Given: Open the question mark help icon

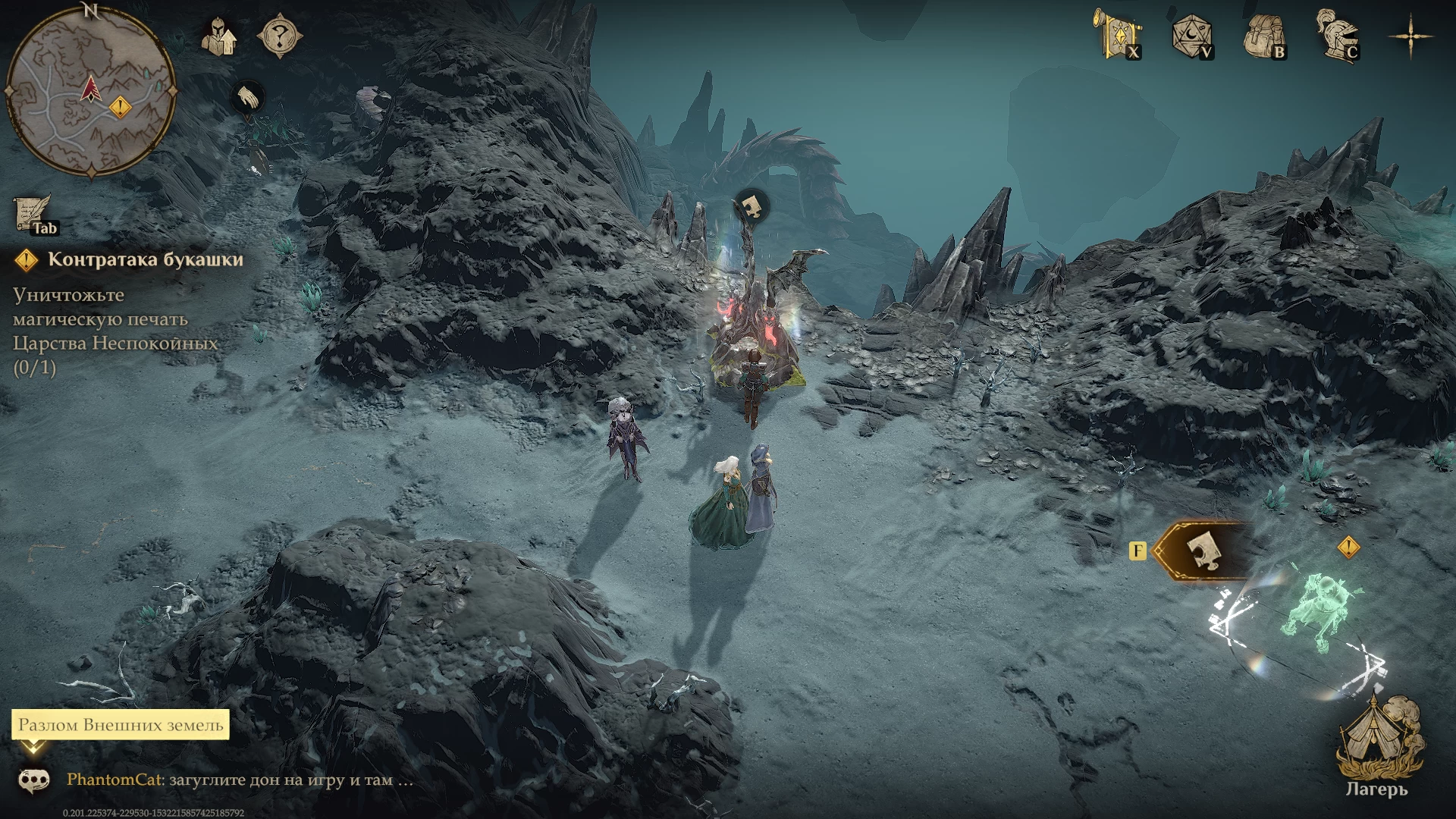Looking at the screenshot, I should tap(280, 36).
